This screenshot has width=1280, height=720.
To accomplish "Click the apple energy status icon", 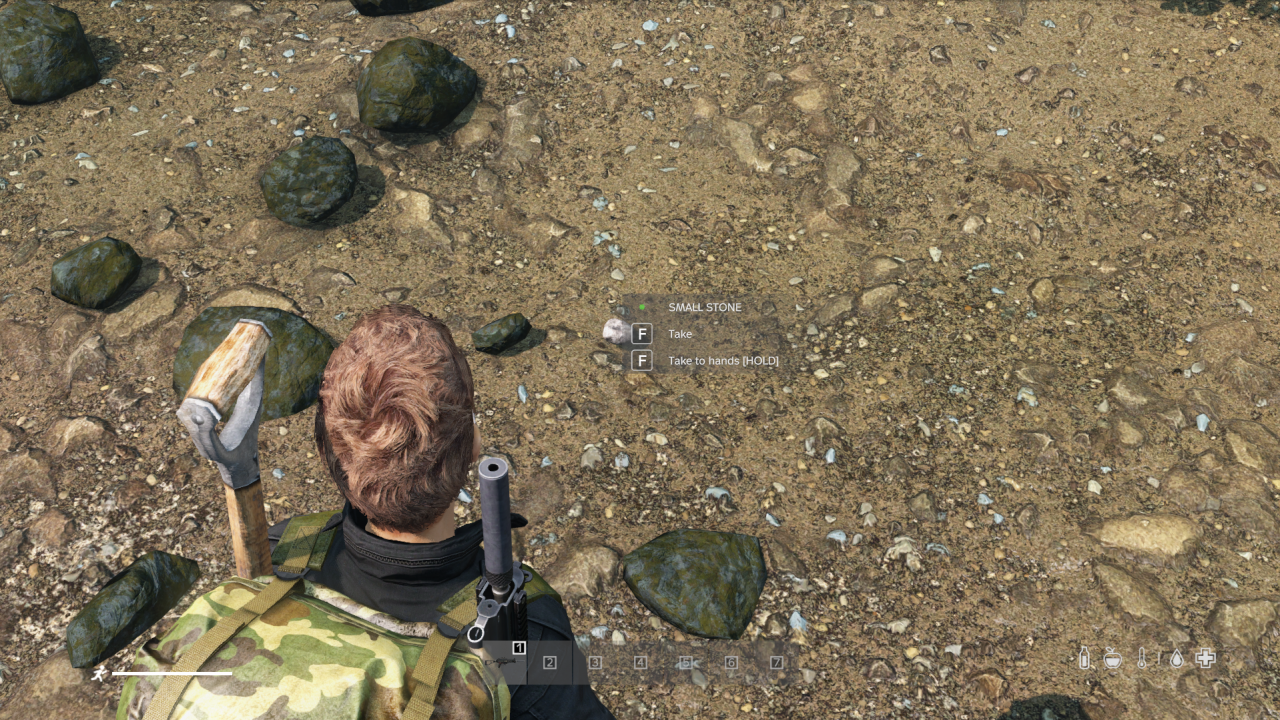I will (1113, 659).
